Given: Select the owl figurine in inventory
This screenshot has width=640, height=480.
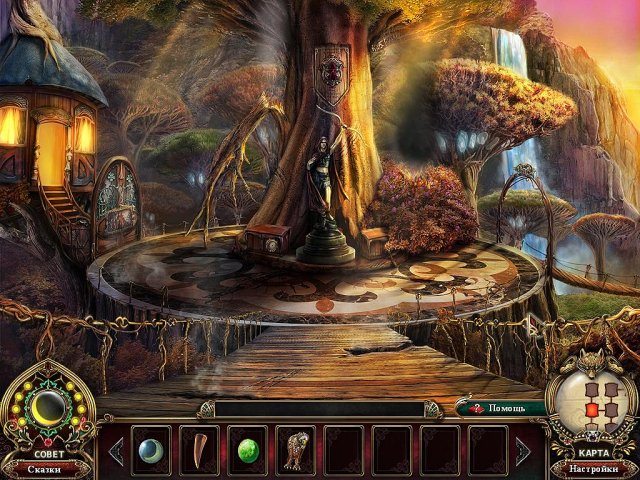Looking at the screenshot, I should 296,450.
